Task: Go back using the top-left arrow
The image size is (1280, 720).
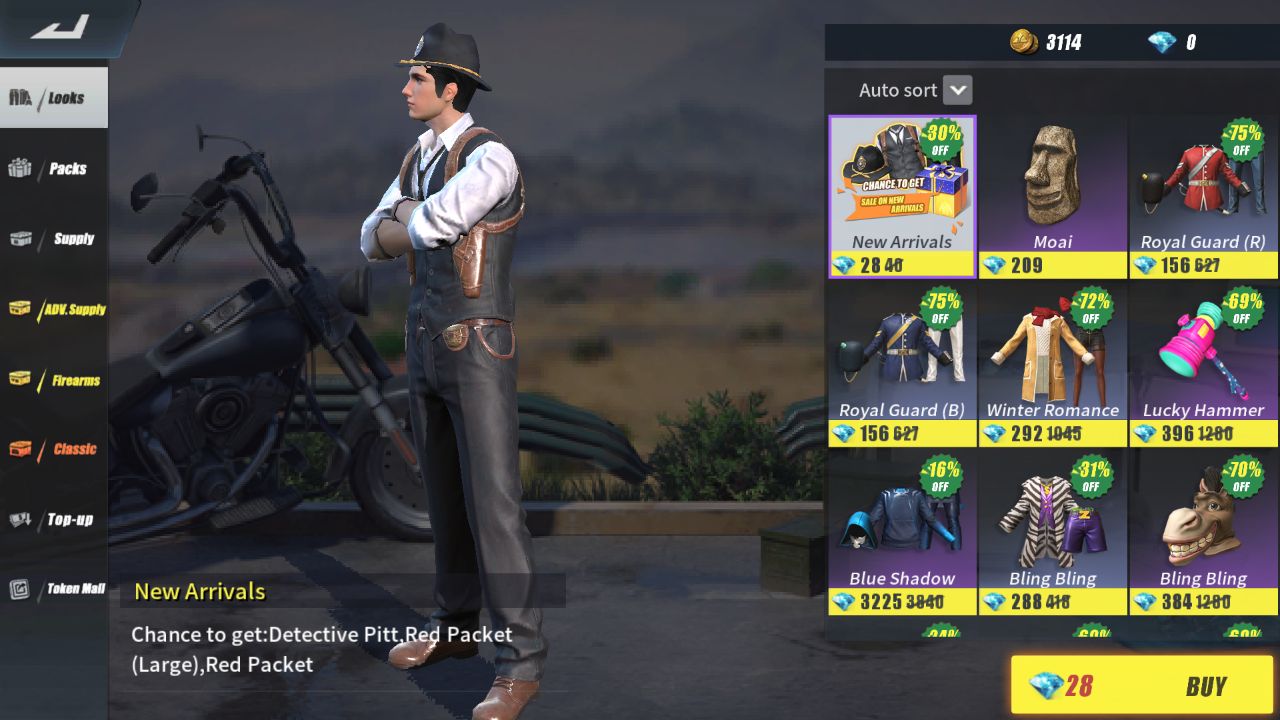Action: (60, 27)
